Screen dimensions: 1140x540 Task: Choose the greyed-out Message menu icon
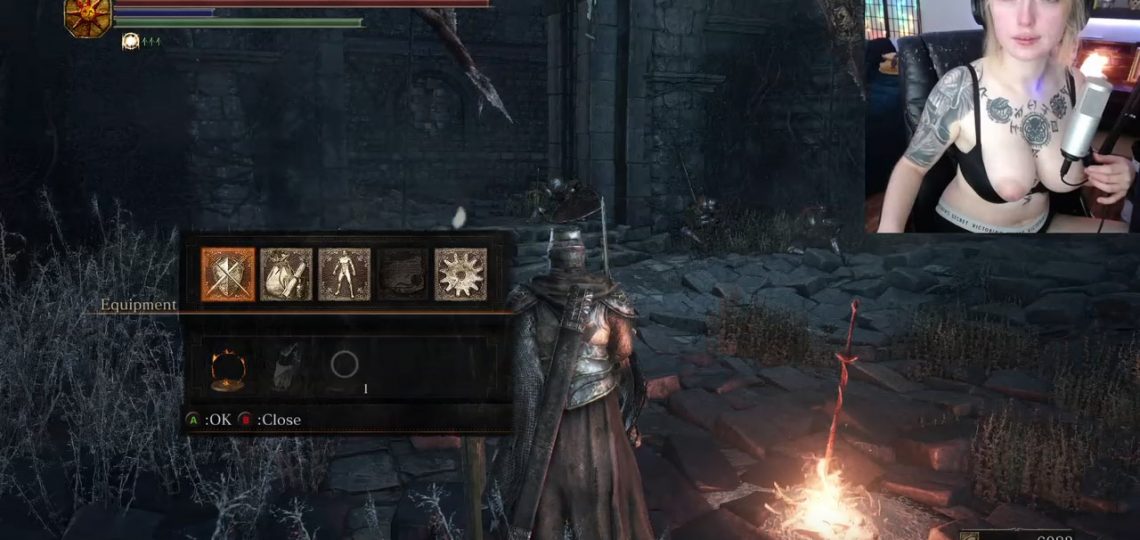coord(402,274)
